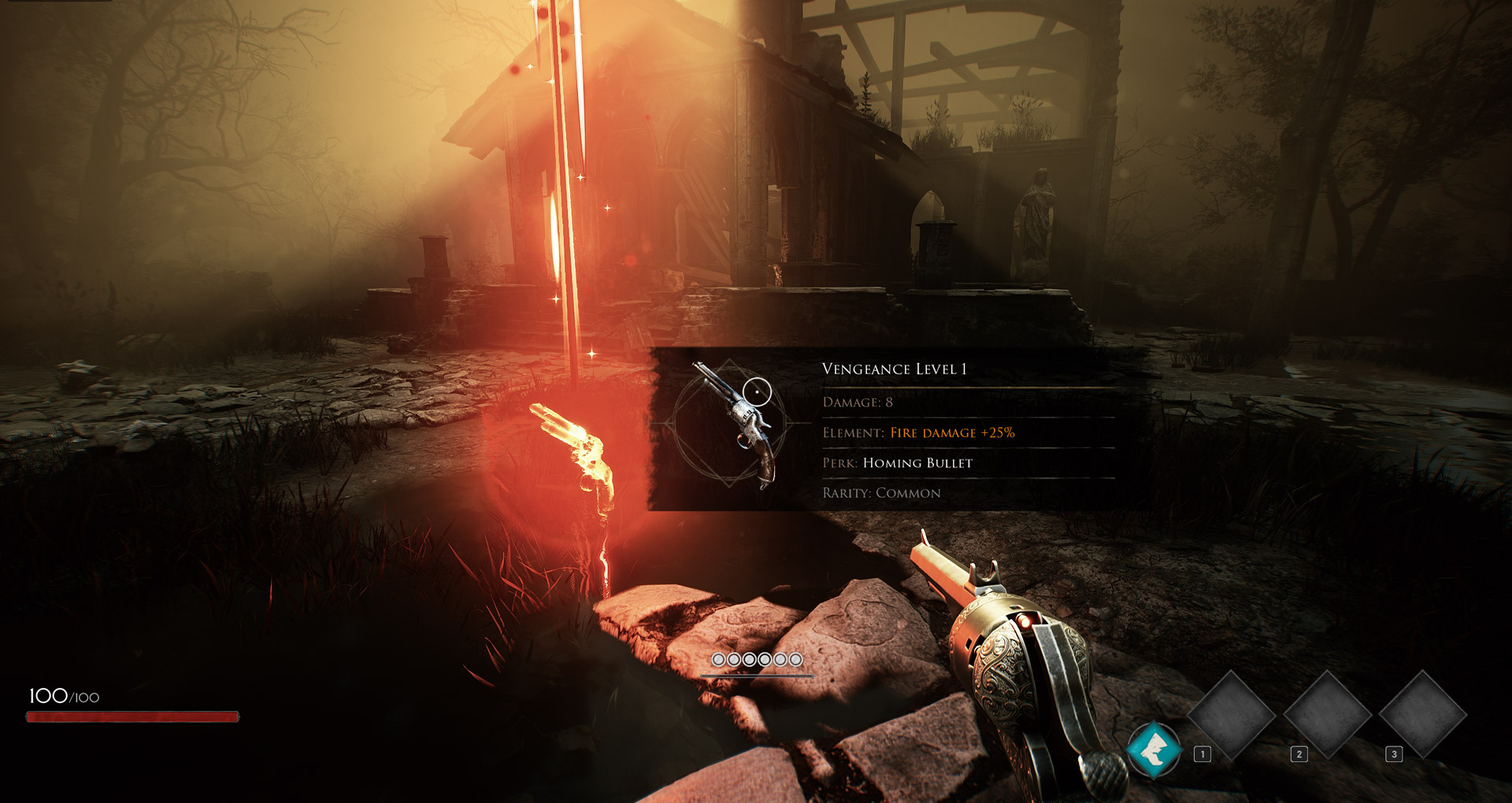This screenshot has width=1512, height=803.
Task: Select the empty ability slot numbered 1
Action: point(1231,715)
